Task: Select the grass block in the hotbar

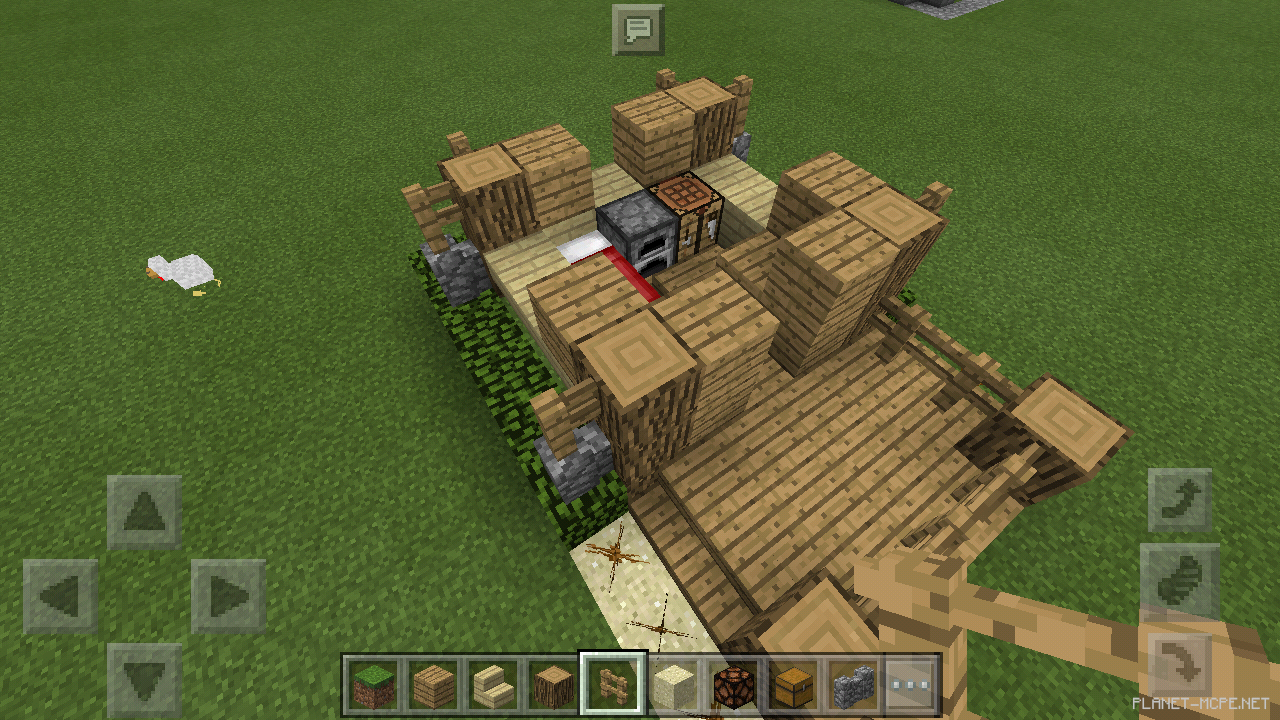Action: pos(371,681)
